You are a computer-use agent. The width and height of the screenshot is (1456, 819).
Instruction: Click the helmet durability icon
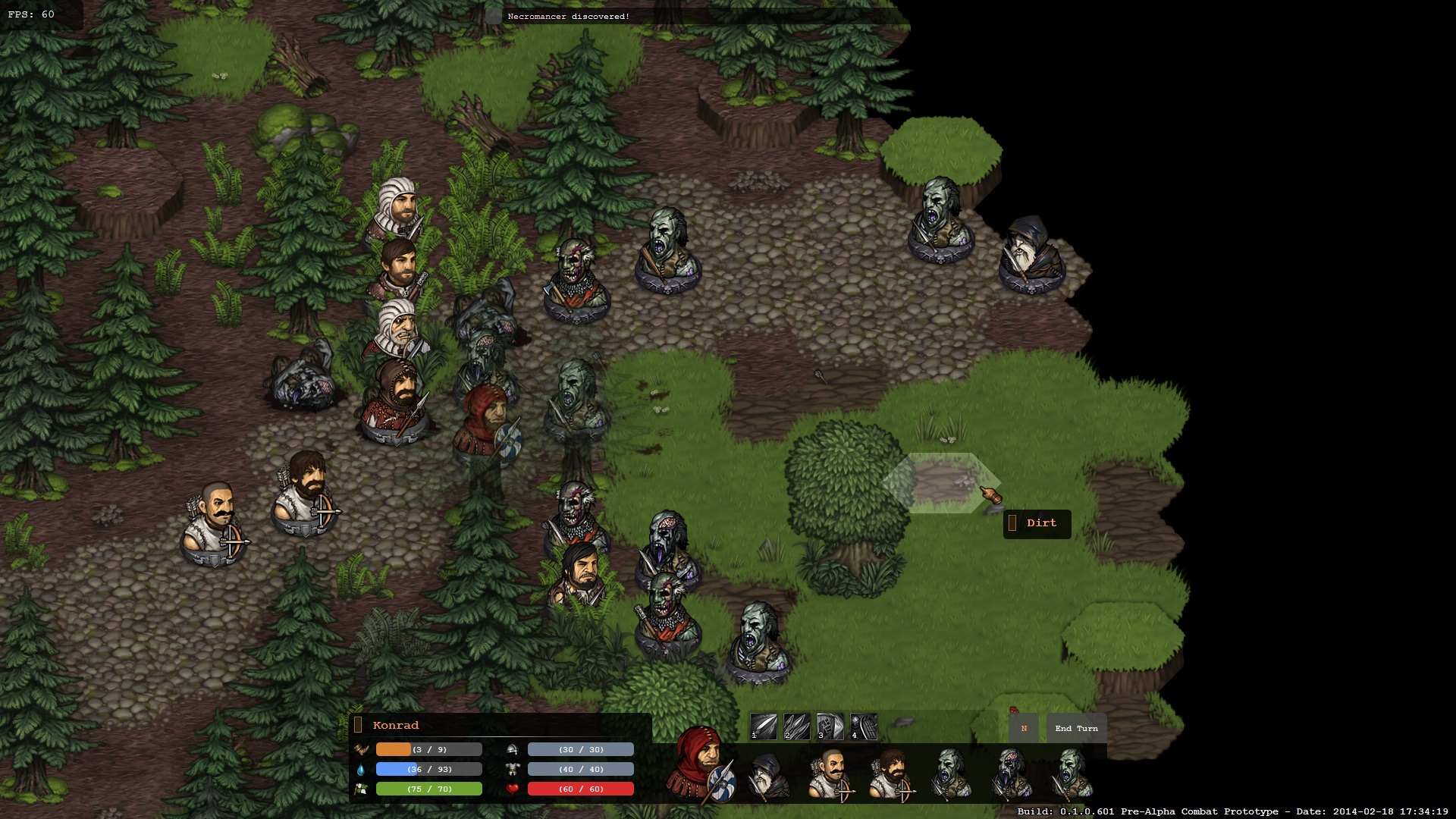click(512, 749)
